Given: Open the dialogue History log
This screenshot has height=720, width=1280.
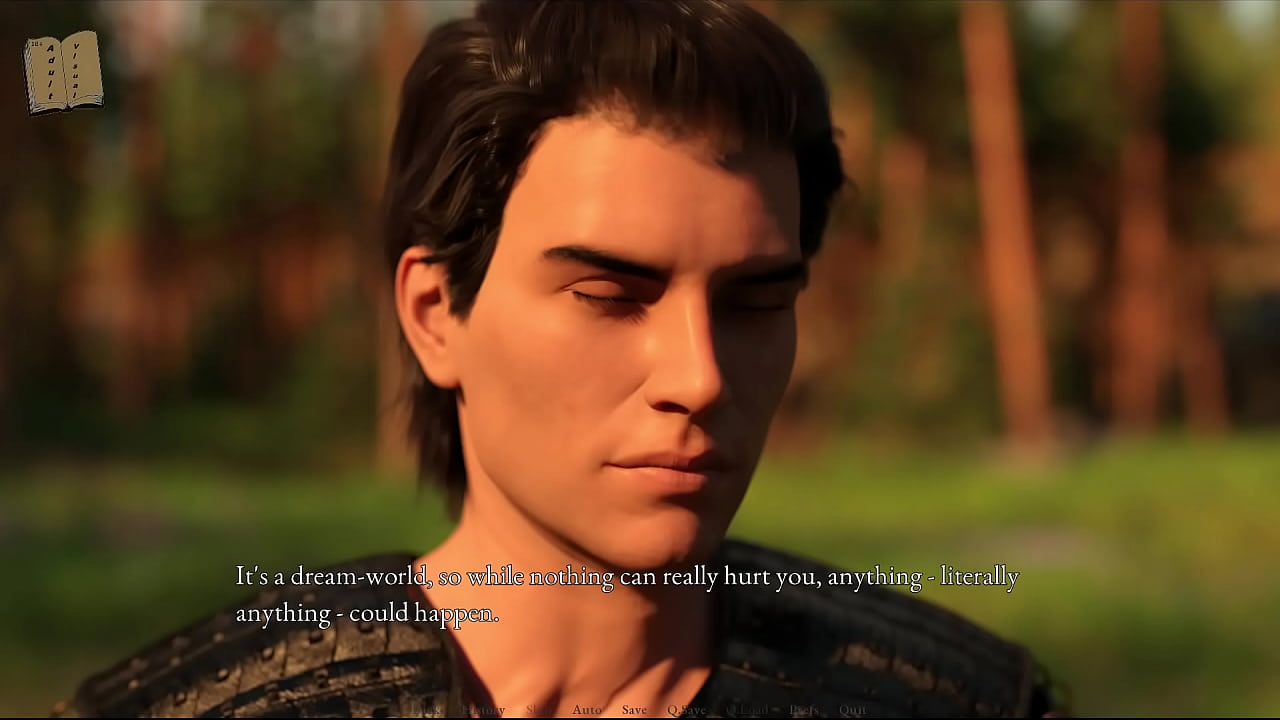Looking at the screenshot, I should click(484, 710).
